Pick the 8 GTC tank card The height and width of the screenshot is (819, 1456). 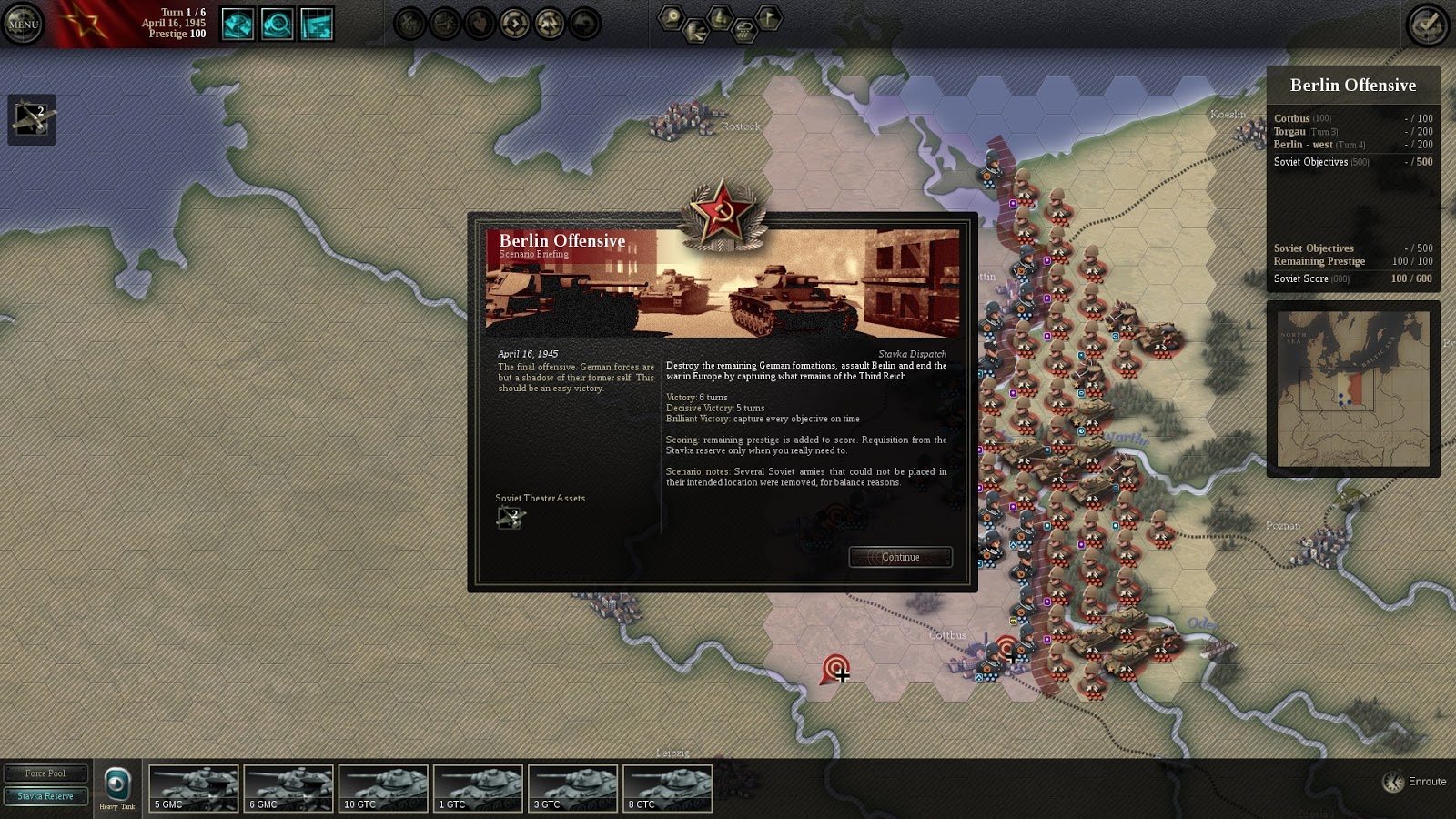point(667,788)
